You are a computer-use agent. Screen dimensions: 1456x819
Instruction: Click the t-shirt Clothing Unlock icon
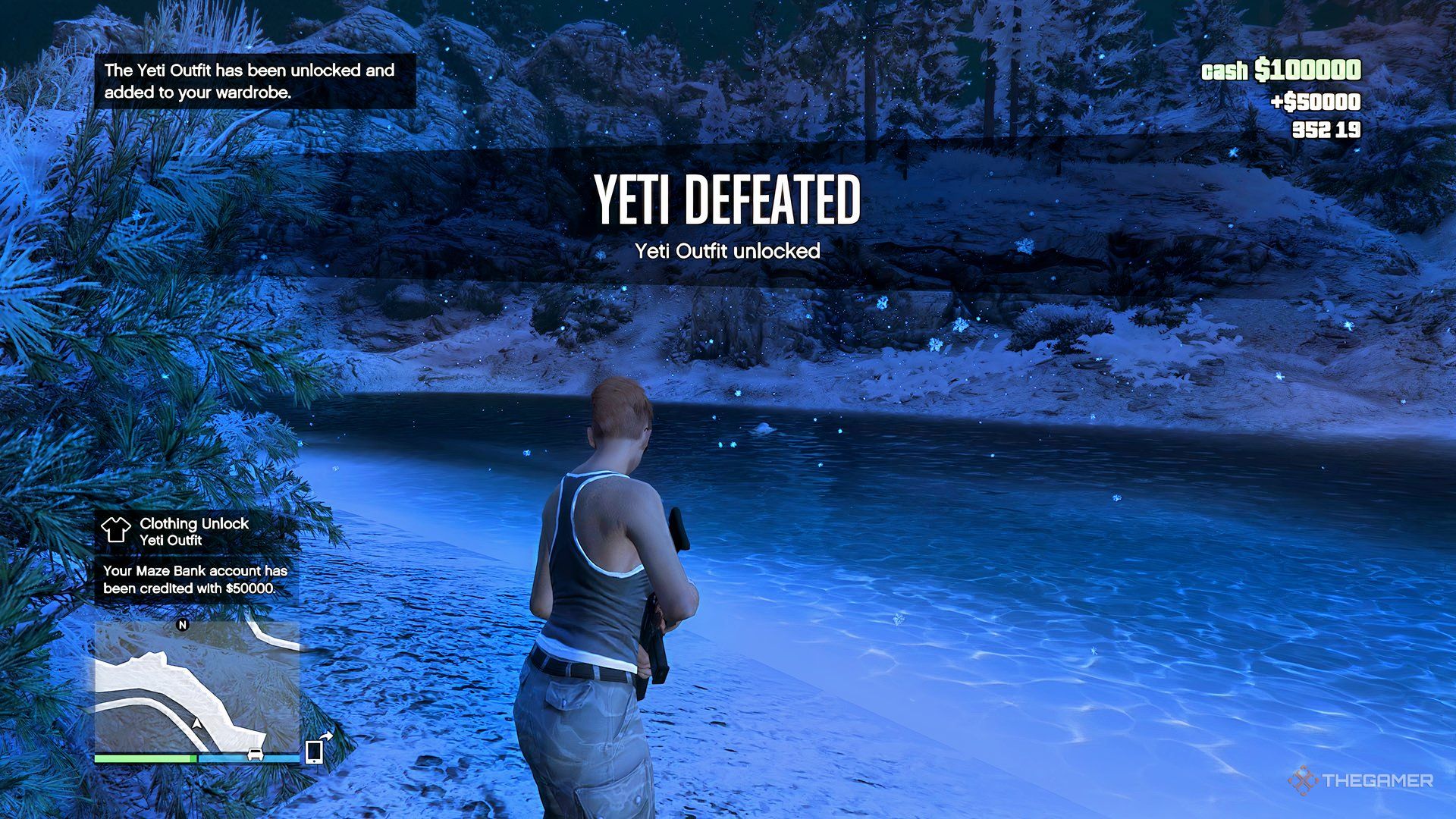(x=115, y=531)
